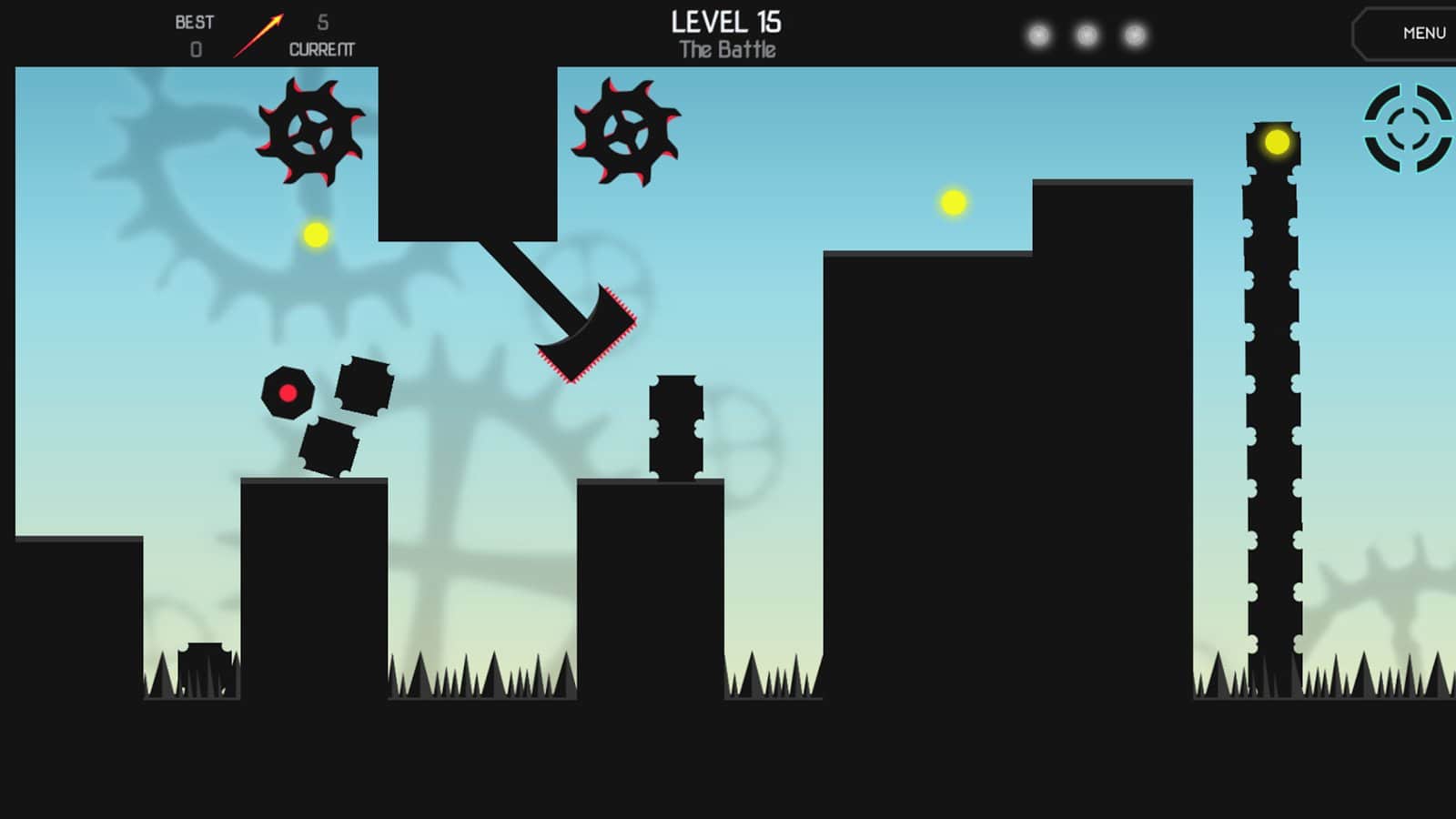Click the BEST score label
Image resolution: width=1456 pixels, height=819 pixels.
[x=194, y=21]
